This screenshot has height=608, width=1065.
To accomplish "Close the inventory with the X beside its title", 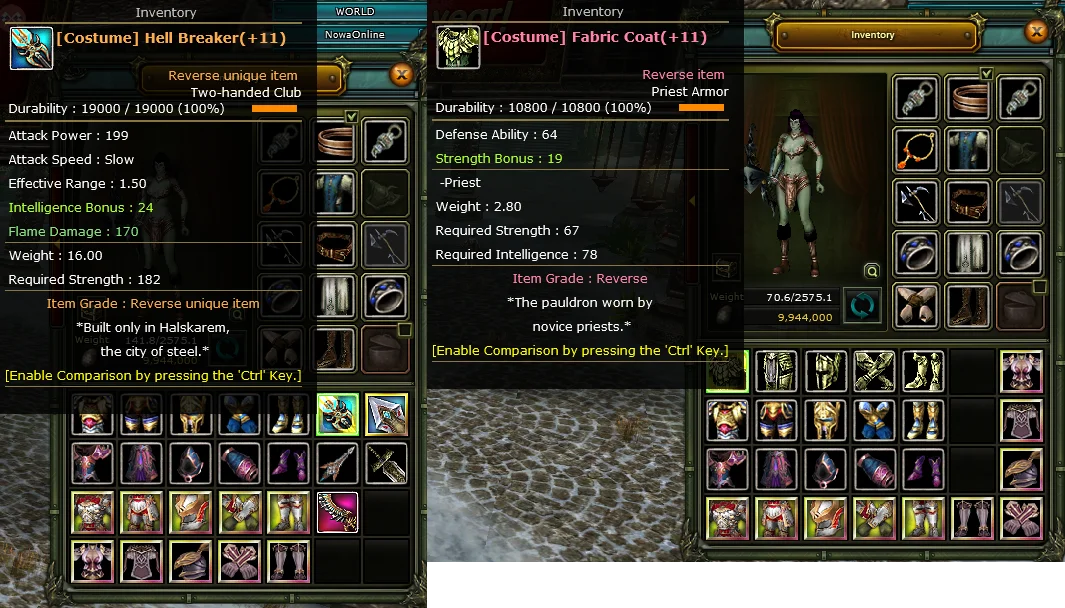I will point(1037,33).
